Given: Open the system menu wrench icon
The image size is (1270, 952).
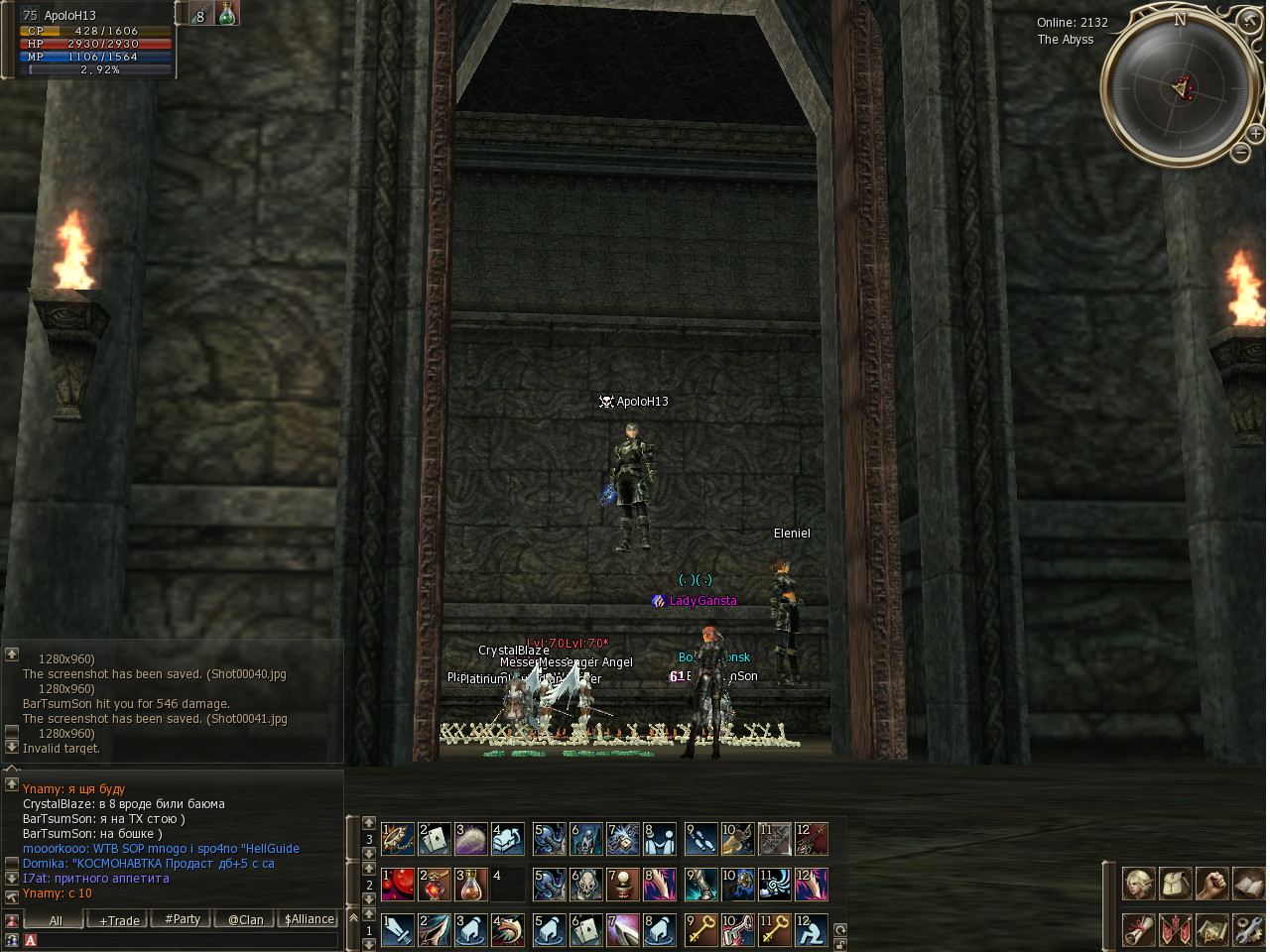Looking at the screenshot, I should tap(1248, 929).
